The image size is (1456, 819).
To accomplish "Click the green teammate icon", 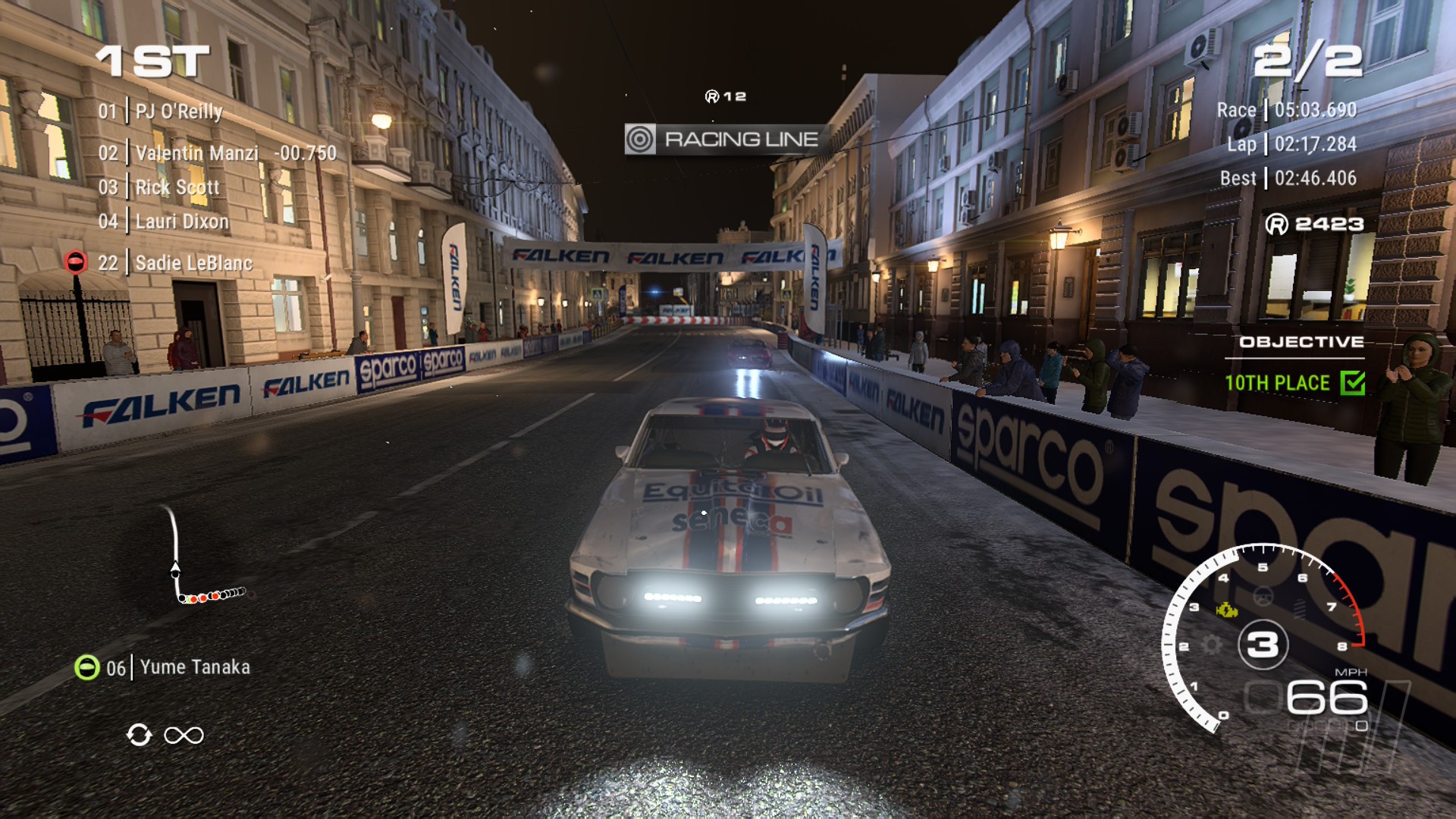I will pyautogui.click(x=87, y=667).
